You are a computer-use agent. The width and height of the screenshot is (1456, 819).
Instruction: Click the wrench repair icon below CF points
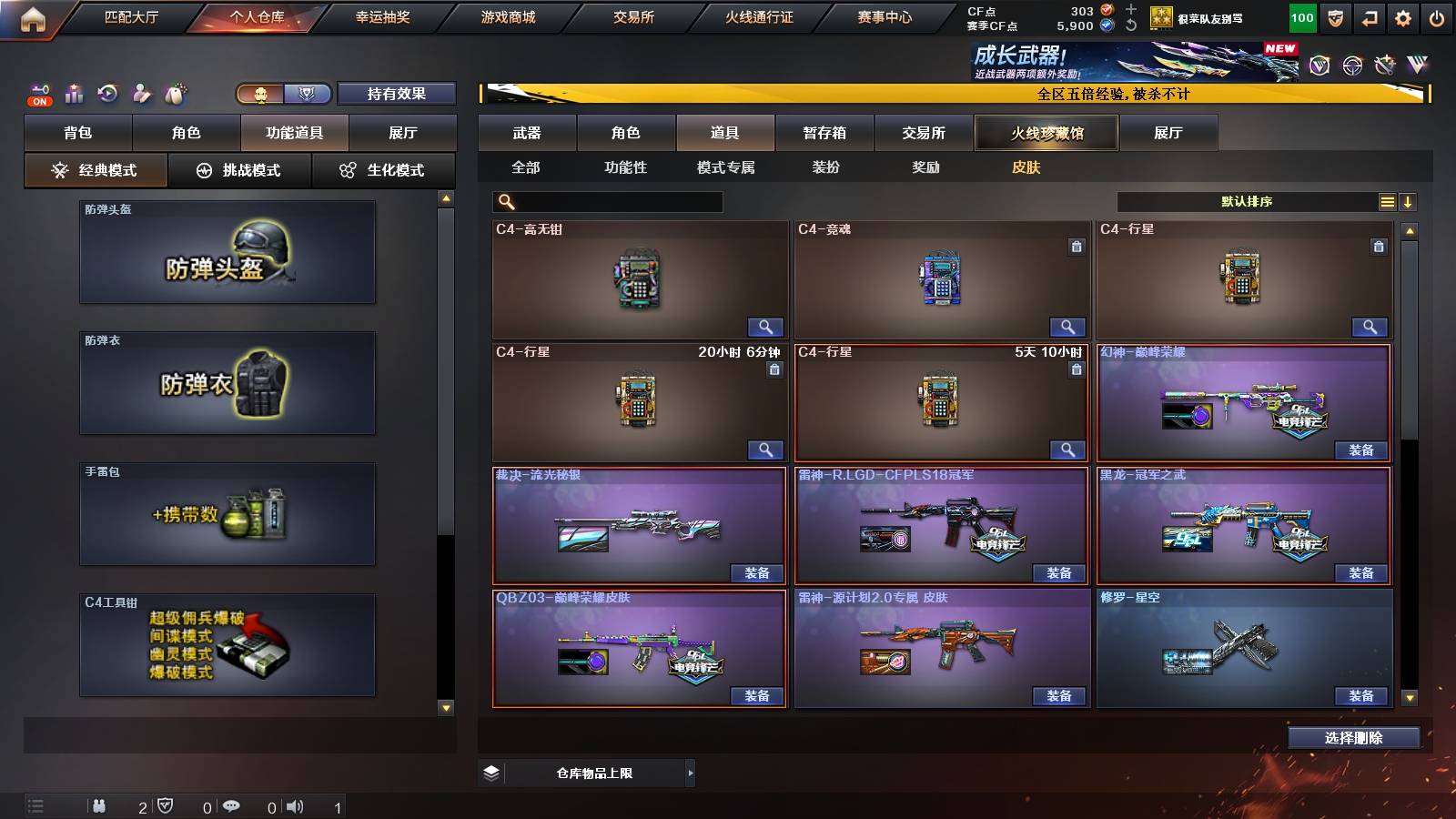(1129, 25)
